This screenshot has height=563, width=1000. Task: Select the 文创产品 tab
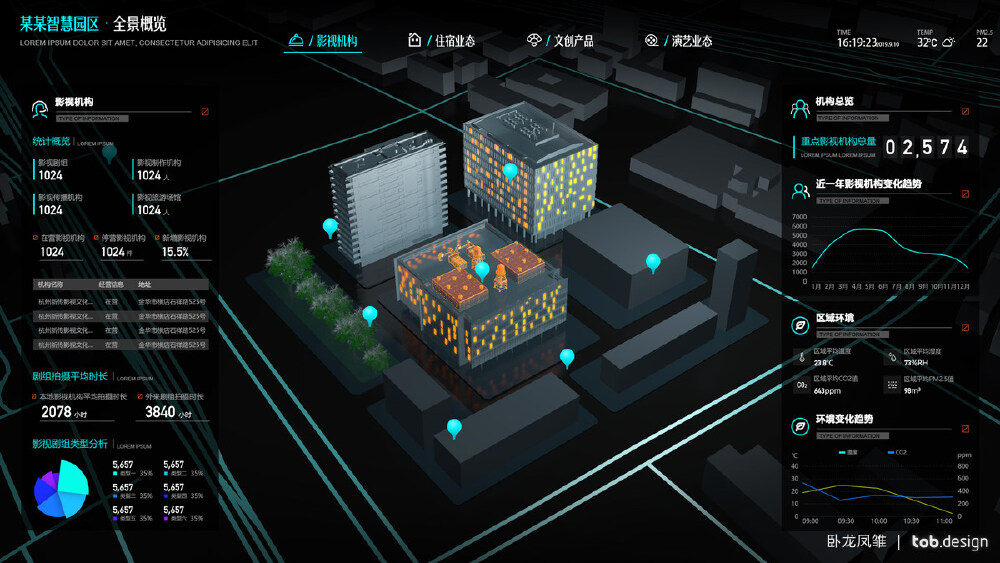(560, 41)
